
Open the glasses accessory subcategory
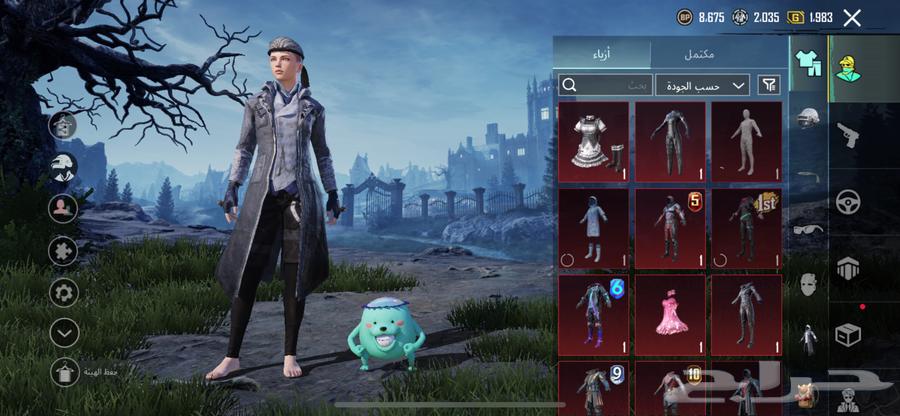pyautogui.click(x=808, y=228)
